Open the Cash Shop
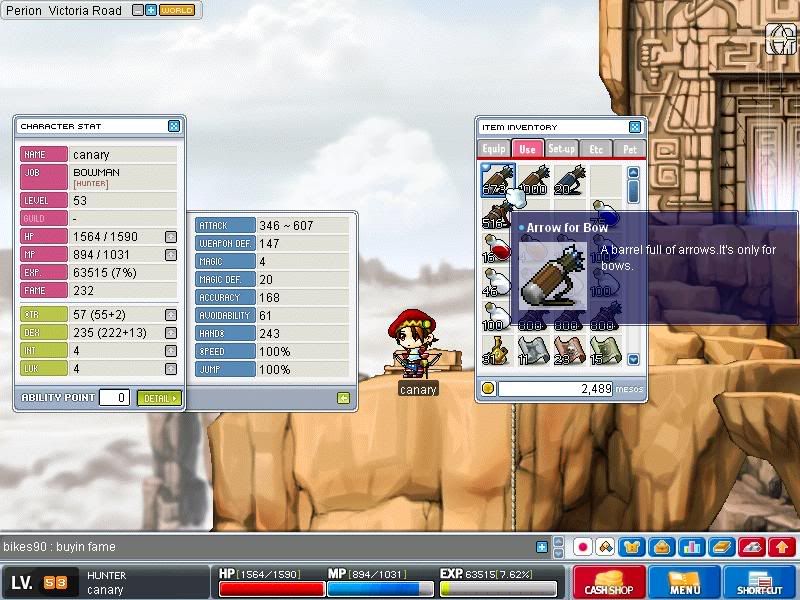Image resolution: width=800 pixels, height=600 pixels. point(608,582)
